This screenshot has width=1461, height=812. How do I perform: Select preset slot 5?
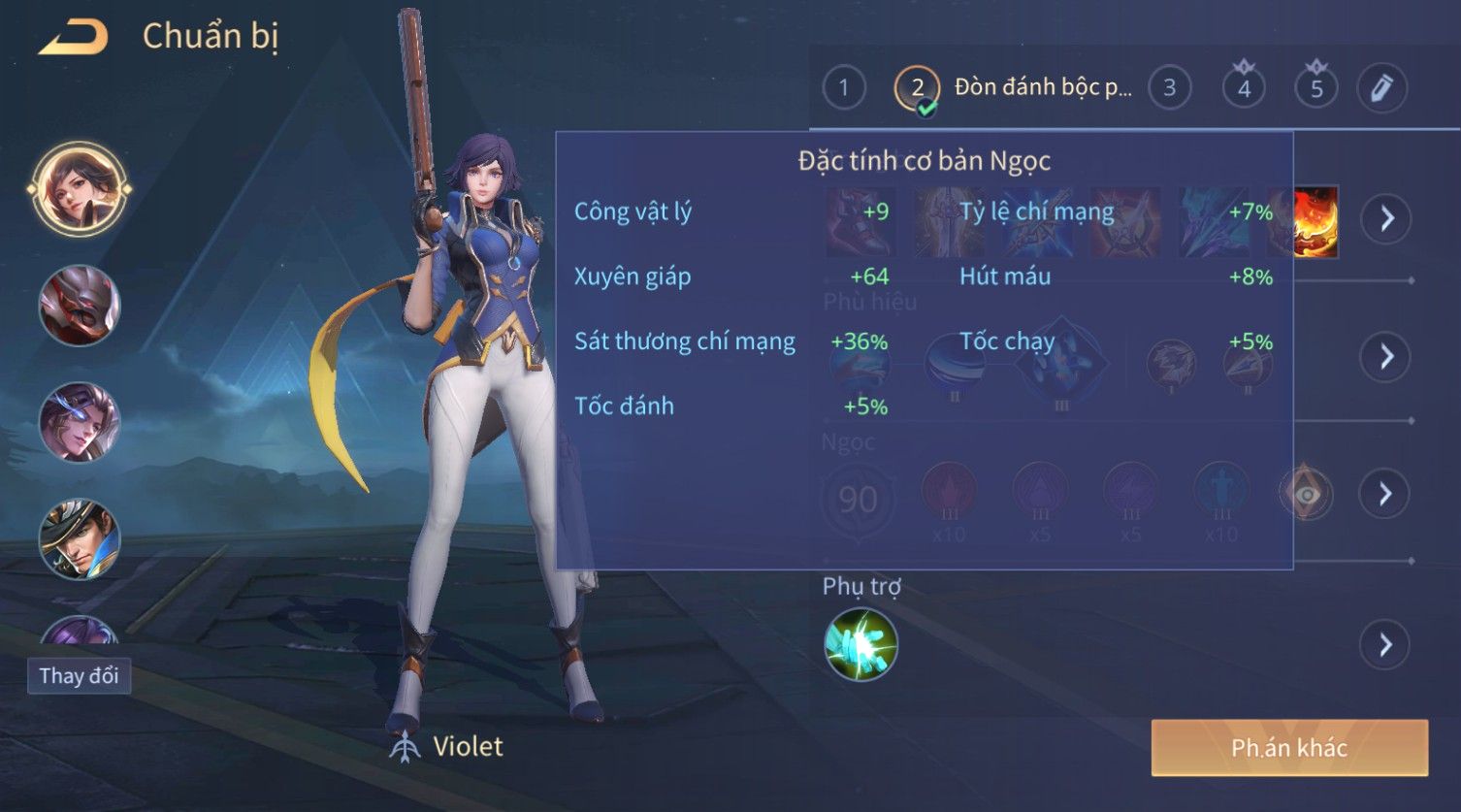[1316, 88]
